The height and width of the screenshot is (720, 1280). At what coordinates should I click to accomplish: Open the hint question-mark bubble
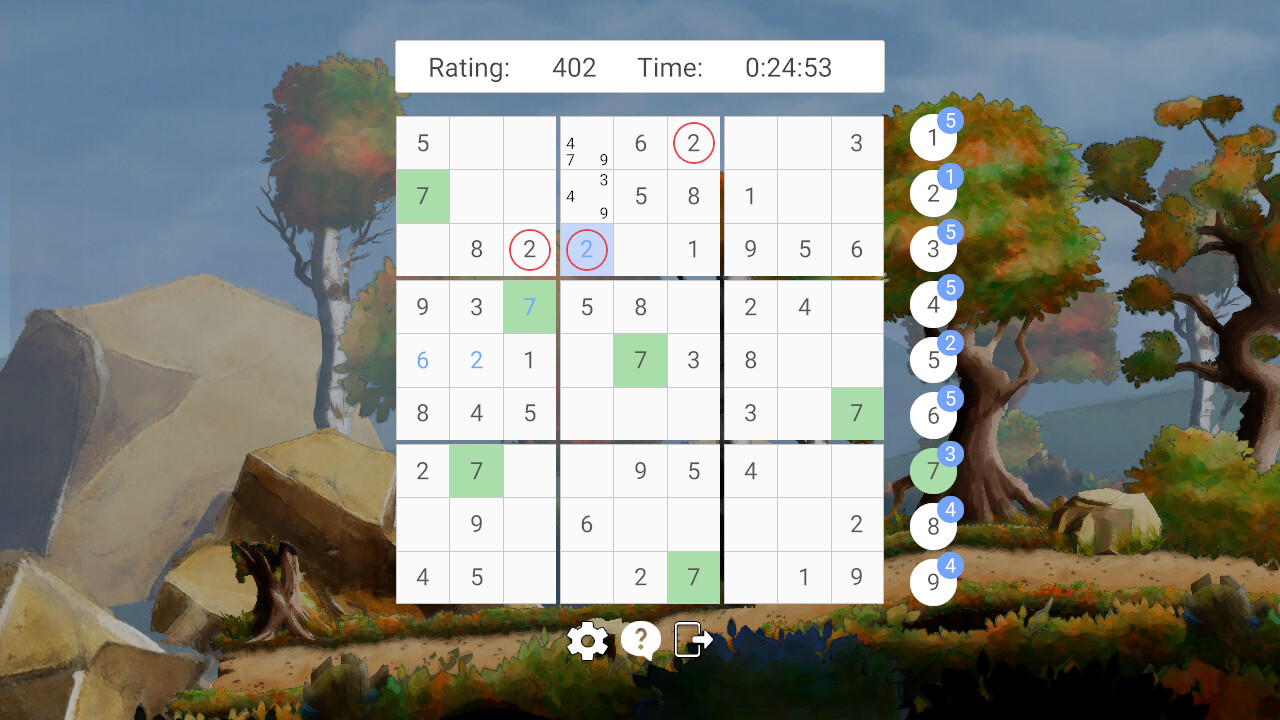(641, 640)
